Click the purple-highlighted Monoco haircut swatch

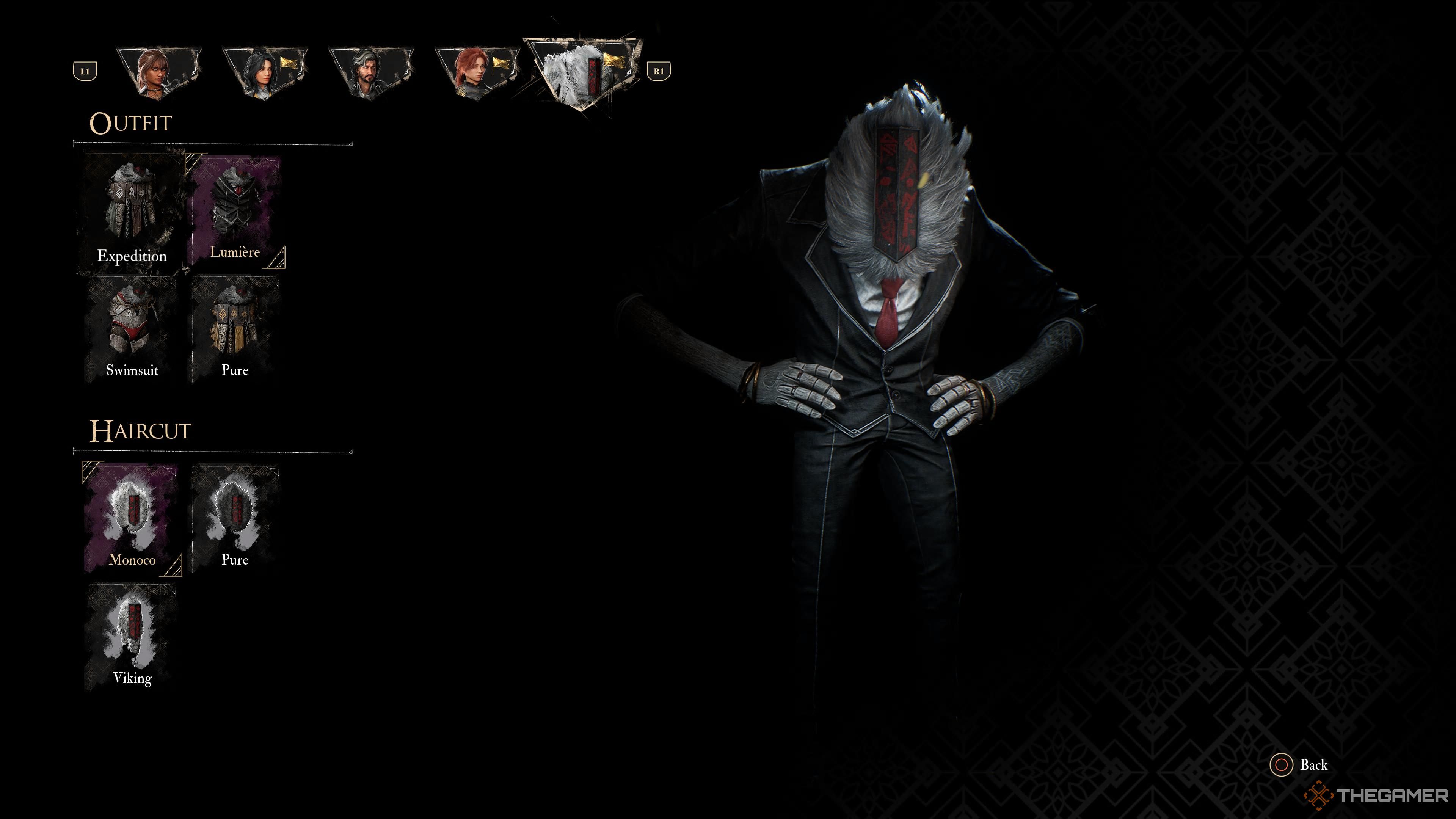click(x=131, y=517)
